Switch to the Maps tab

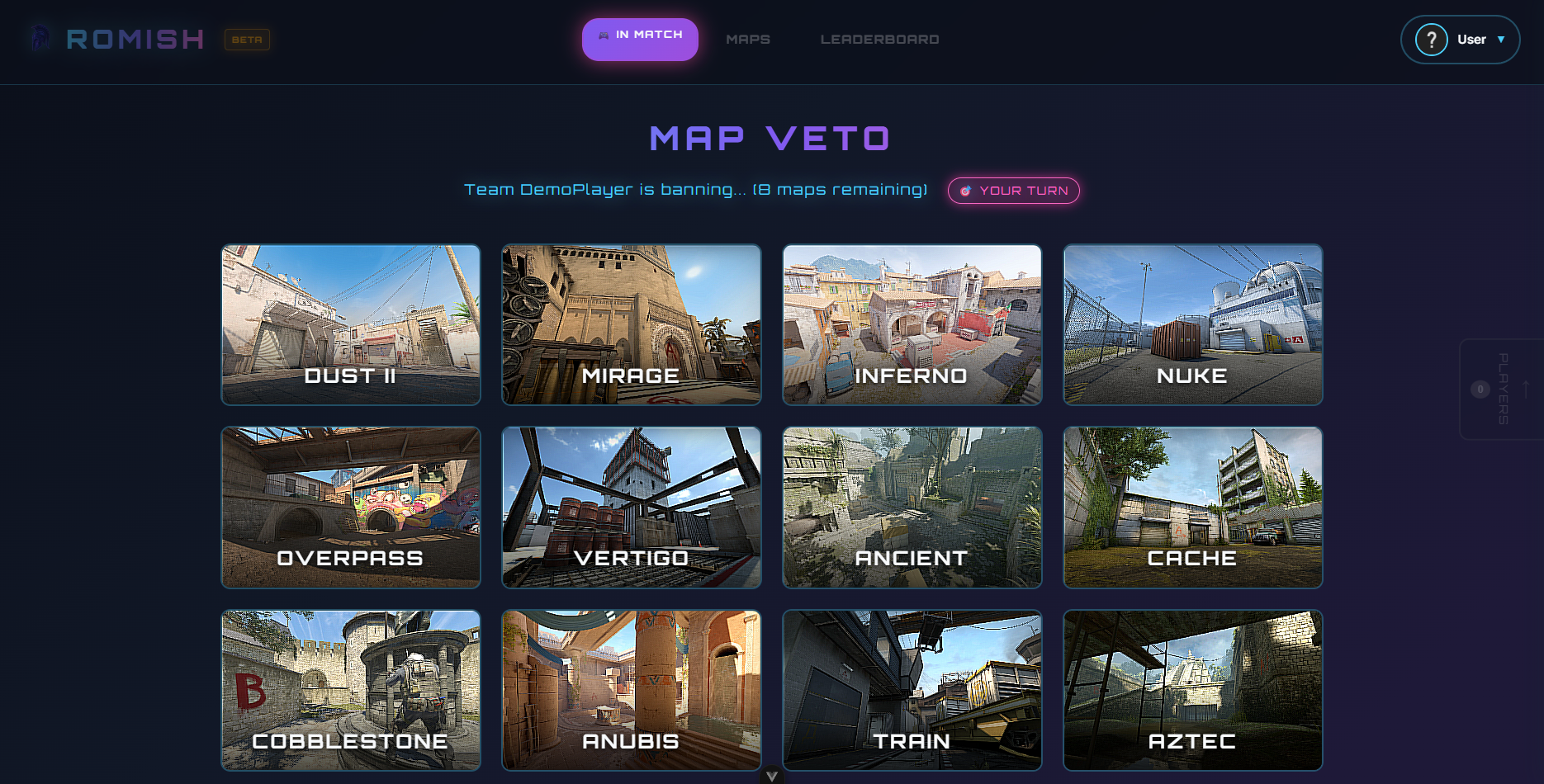(x=747, y=39)
